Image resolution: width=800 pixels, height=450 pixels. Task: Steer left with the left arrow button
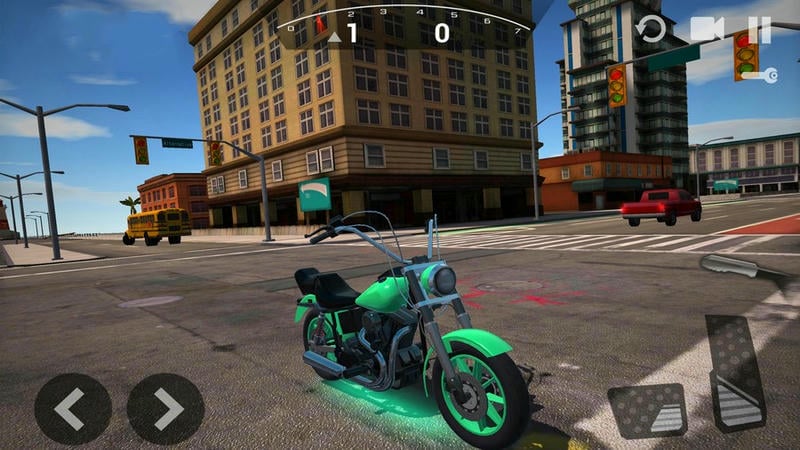72,408
